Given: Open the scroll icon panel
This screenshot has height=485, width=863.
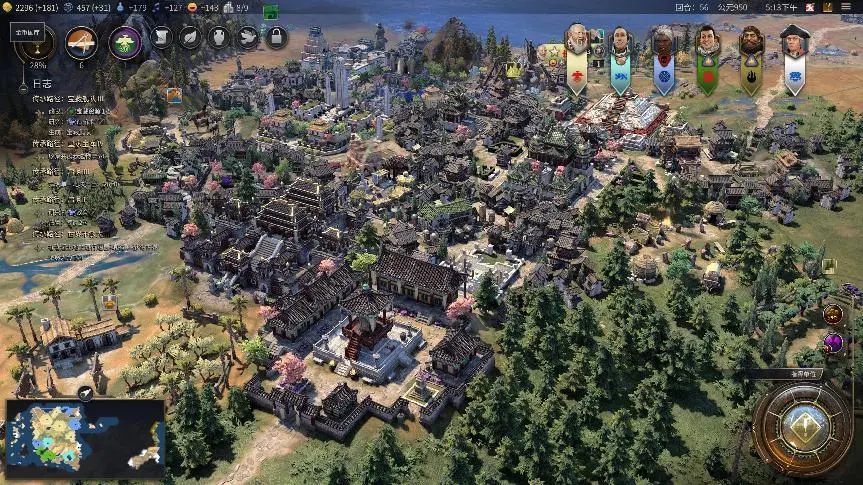Looking at the screenshot, I should coord(162,38).
